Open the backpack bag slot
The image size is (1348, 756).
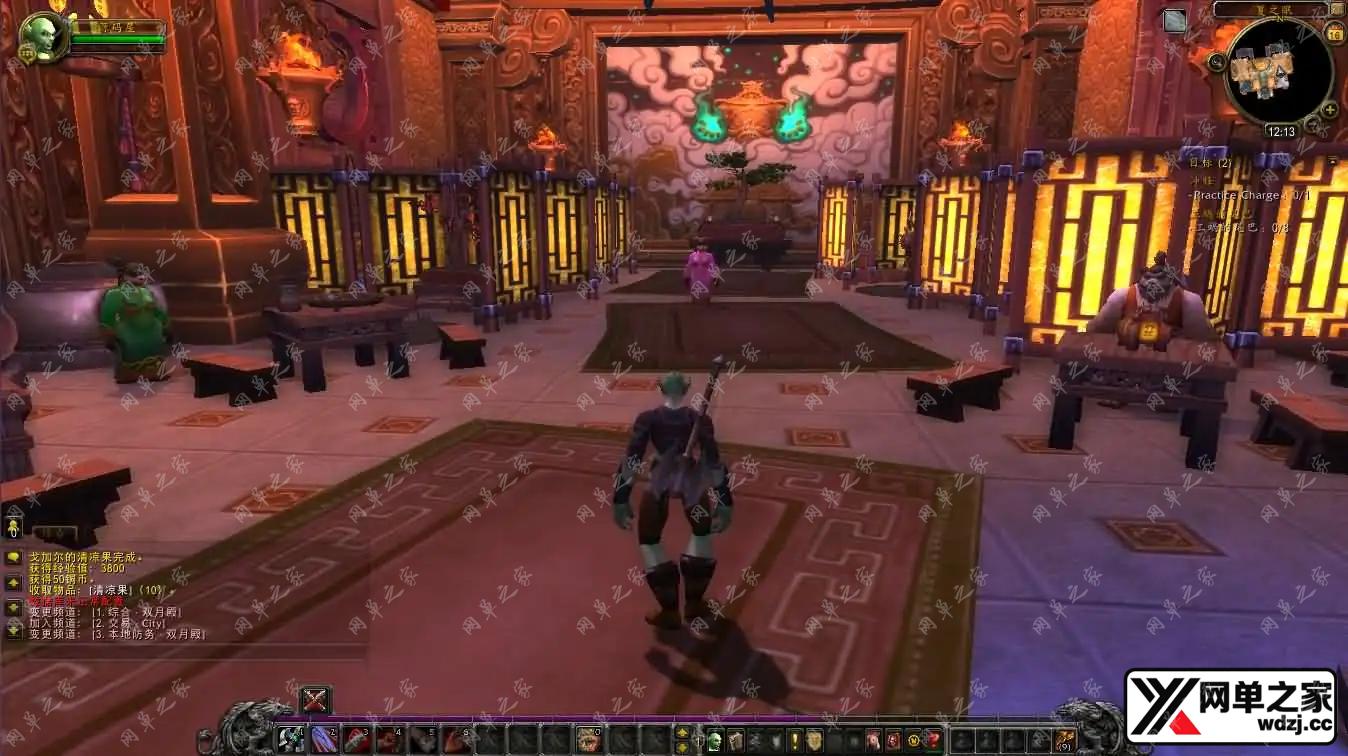1064,741
